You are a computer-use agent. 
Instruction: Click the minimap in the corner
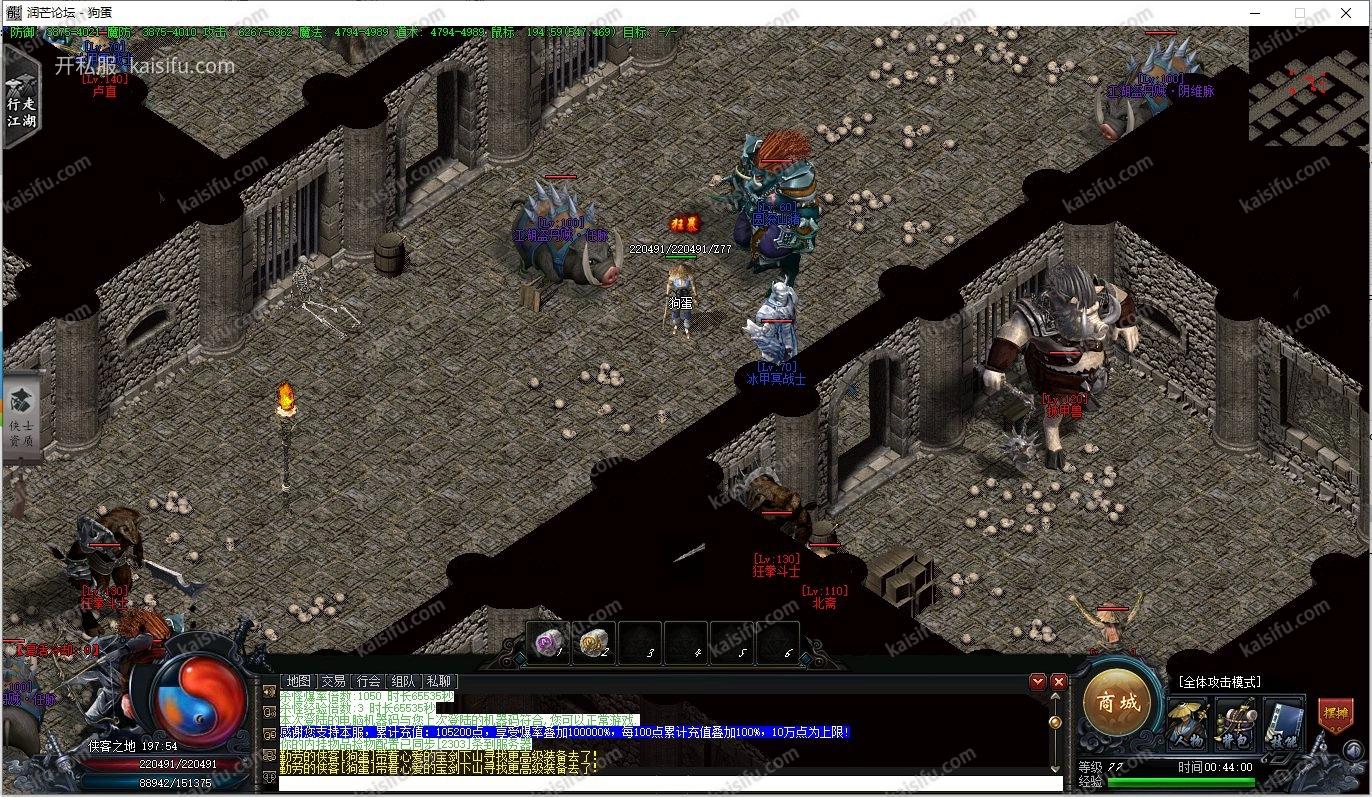point(1309,85)
